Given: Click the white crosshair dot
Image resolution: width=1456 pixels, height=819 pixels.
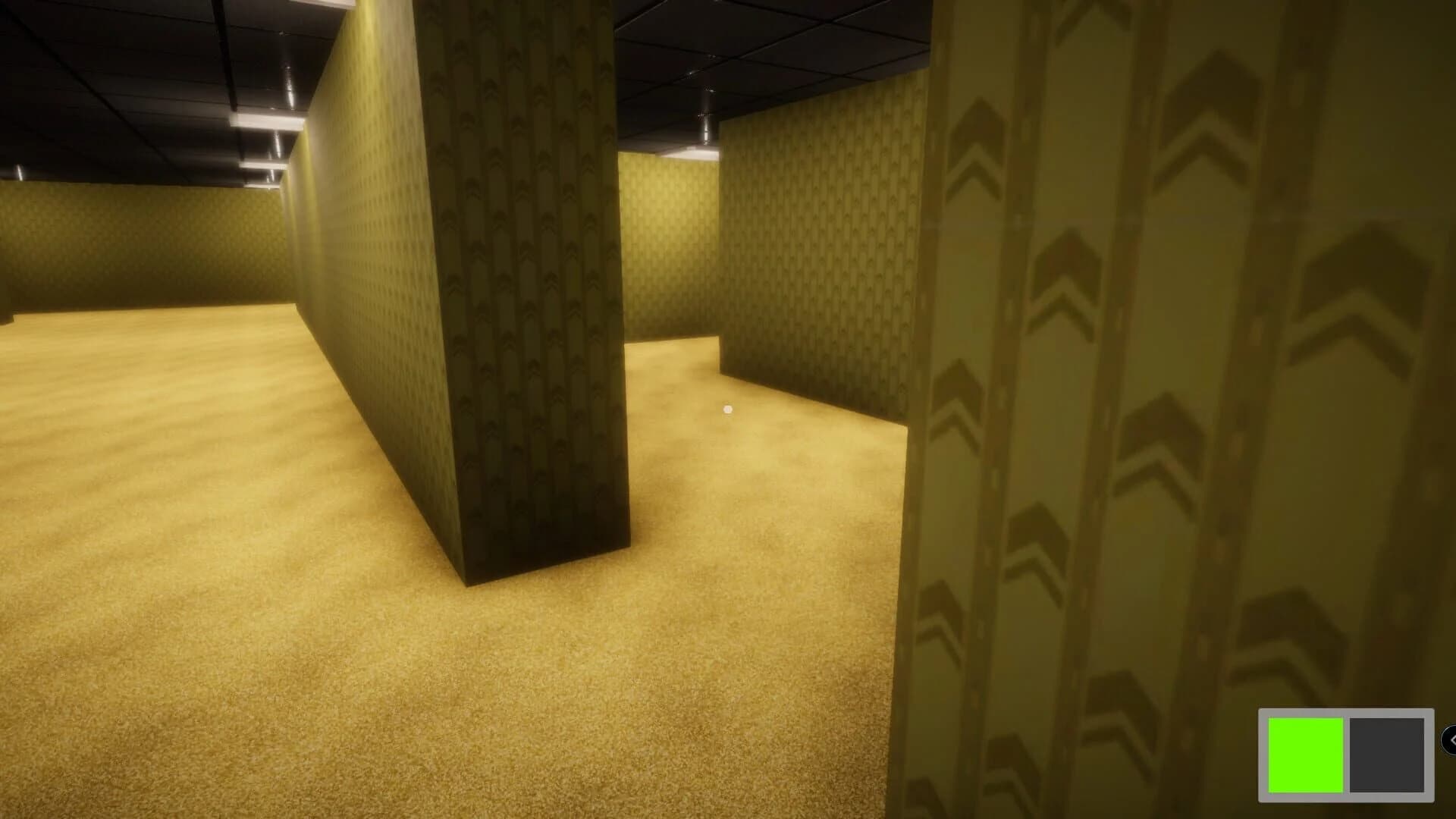Looking at the screenshot, I should tap(728, 408).
